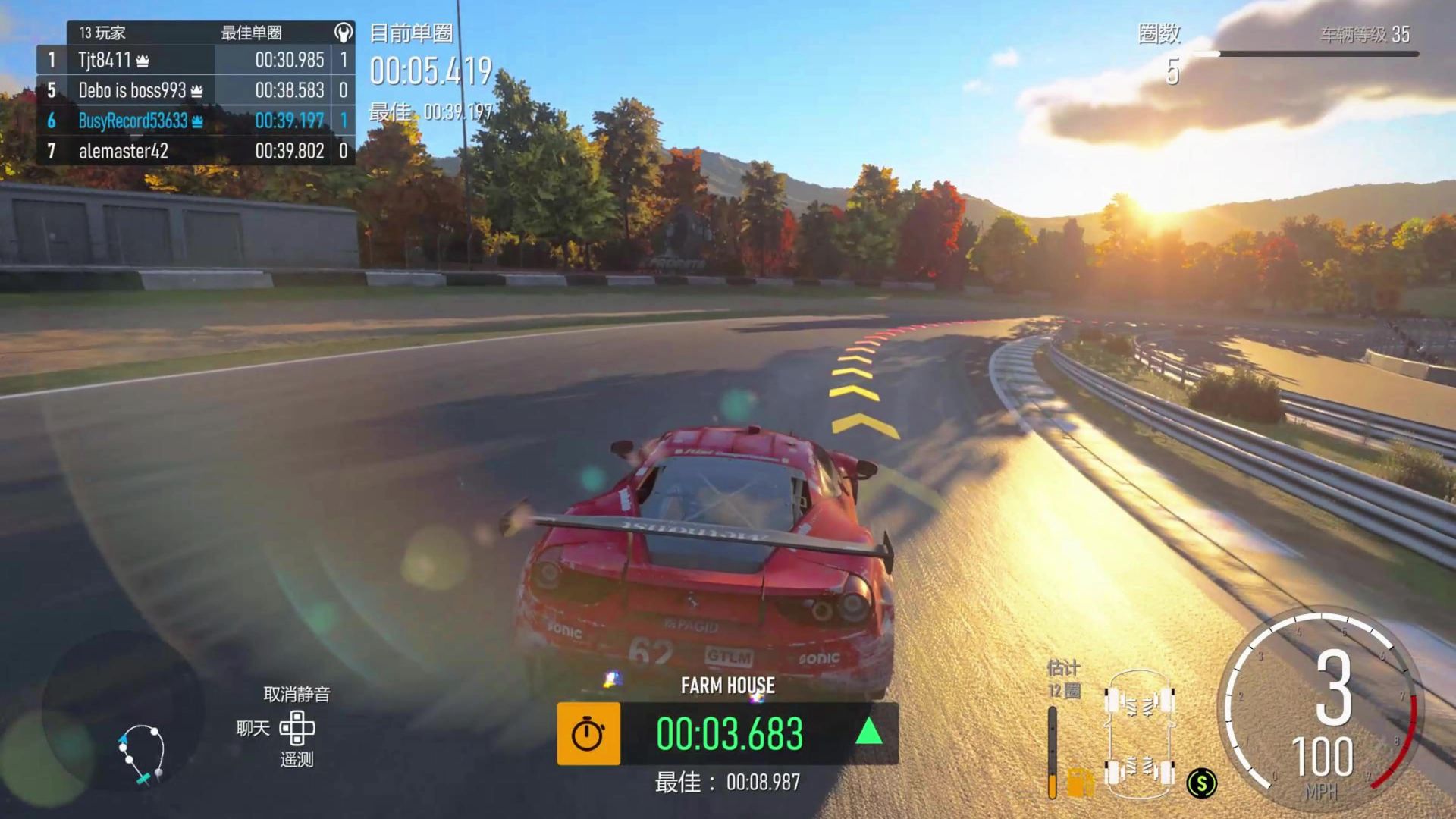Select alemaster42 in the player list
Viewport: 1456px width, 819px height.
(195, 151)
